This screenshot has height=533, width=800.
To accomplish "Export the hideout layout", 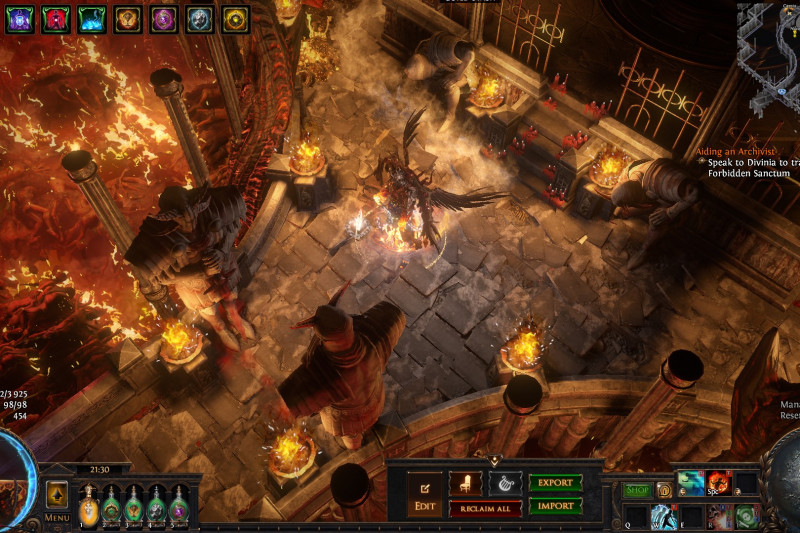I will pyautogui.click(x=555, y=483).
